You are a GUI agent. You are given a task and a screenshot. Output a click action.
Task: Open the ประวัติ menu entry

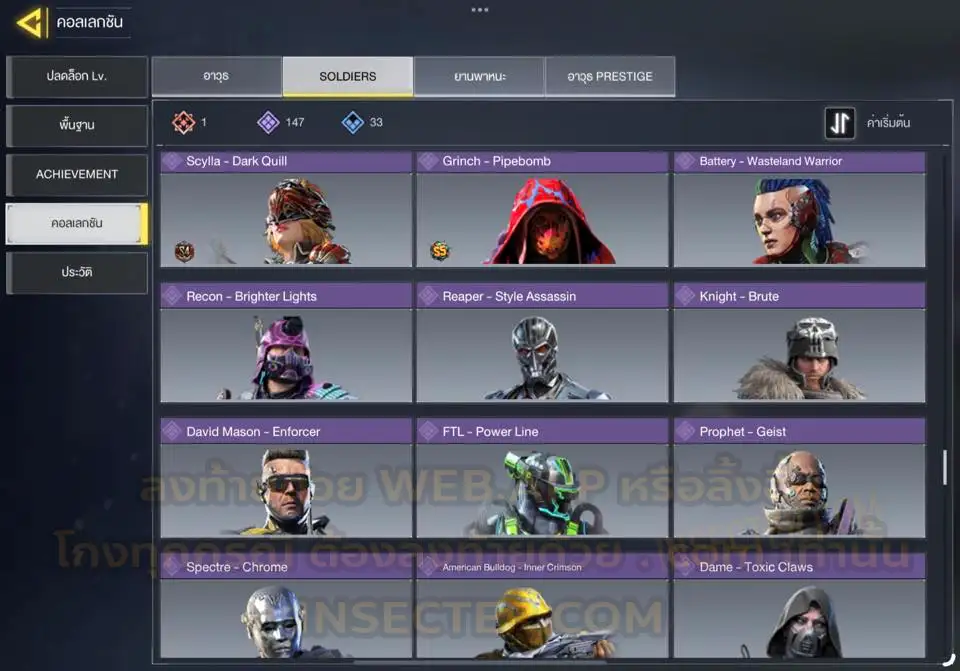coord(77,272)
